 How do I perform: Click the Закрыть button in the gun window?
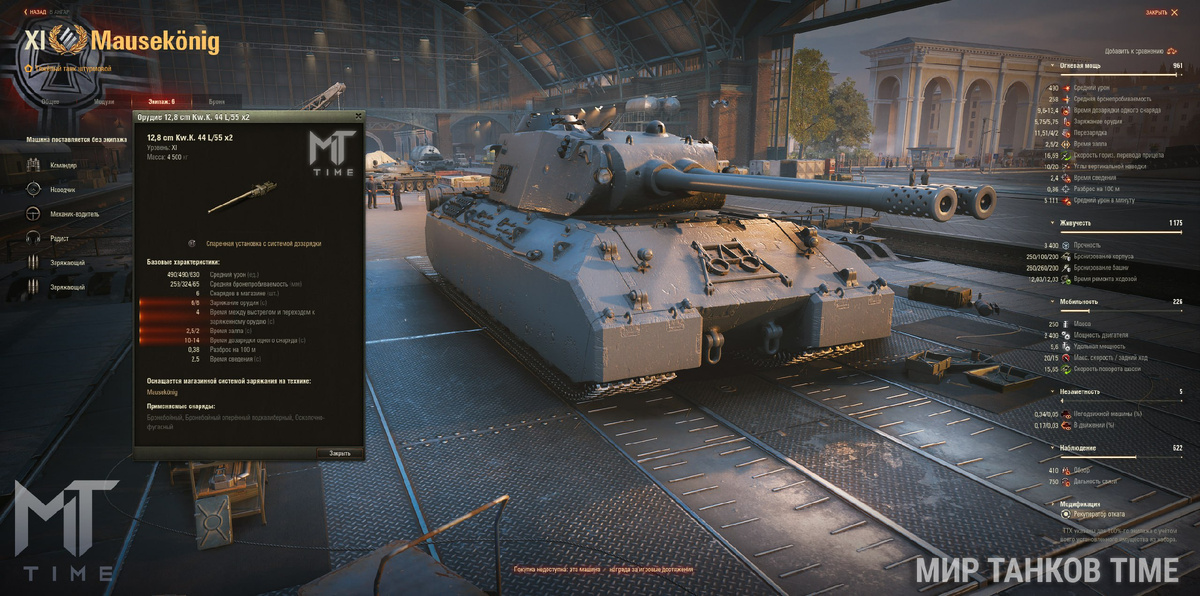[340, 453]
